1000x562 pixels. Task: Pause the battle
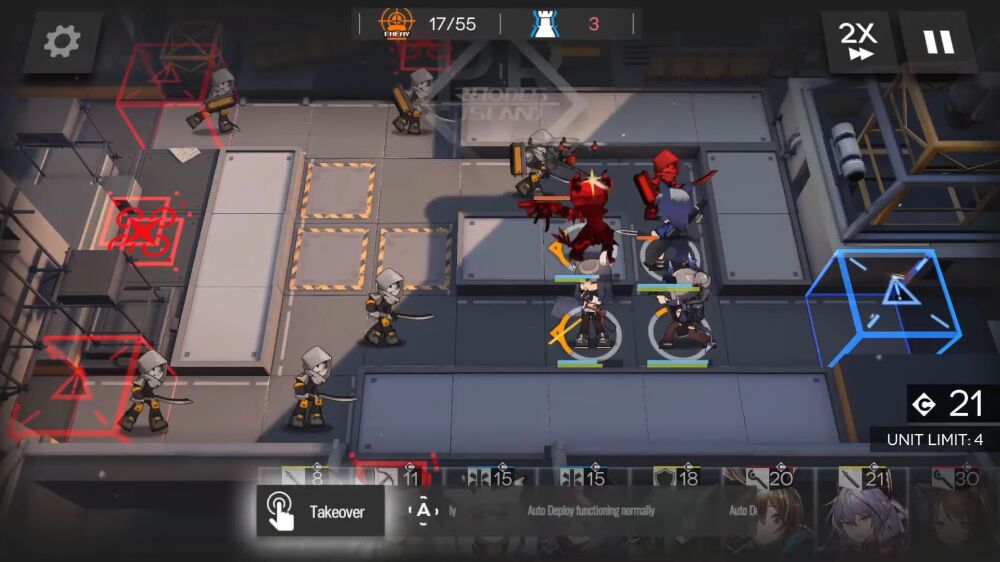[938, 42]
